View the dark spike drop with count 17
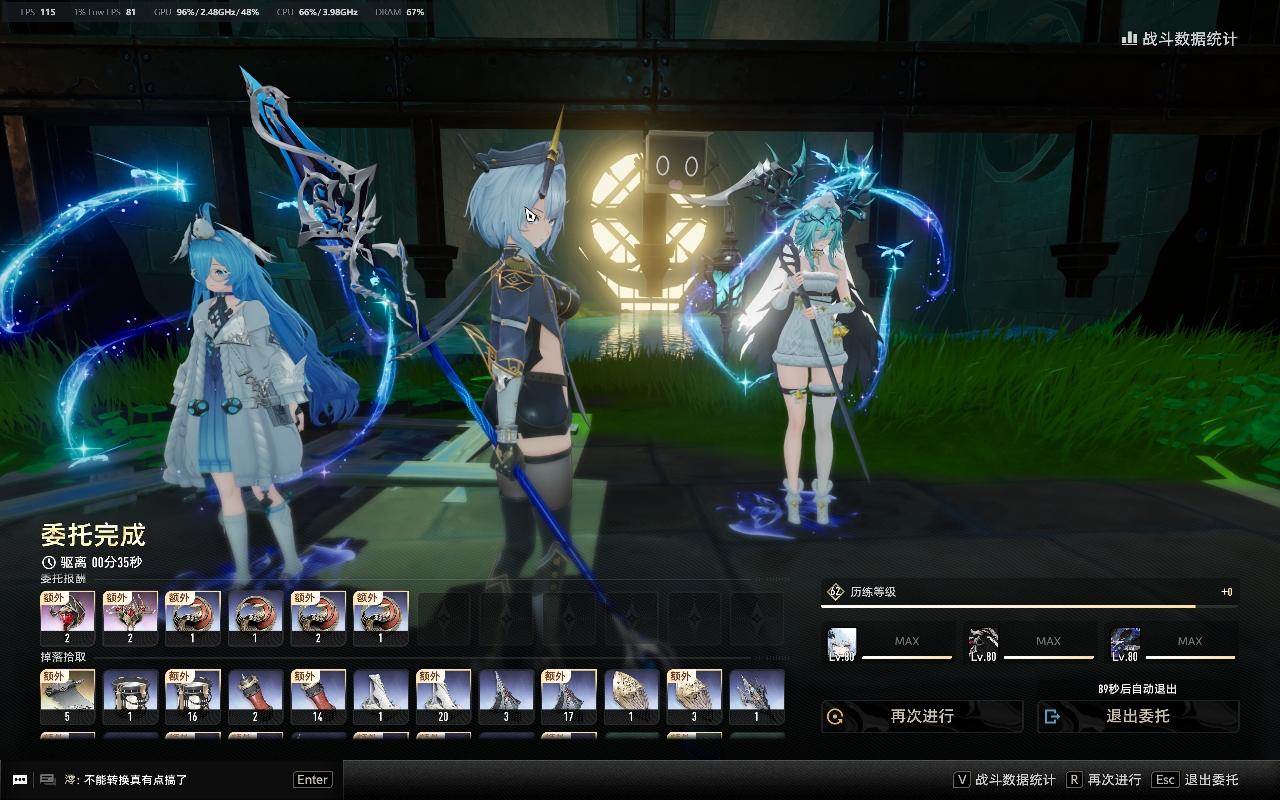 pyautogui.click(x=569, y=696)
